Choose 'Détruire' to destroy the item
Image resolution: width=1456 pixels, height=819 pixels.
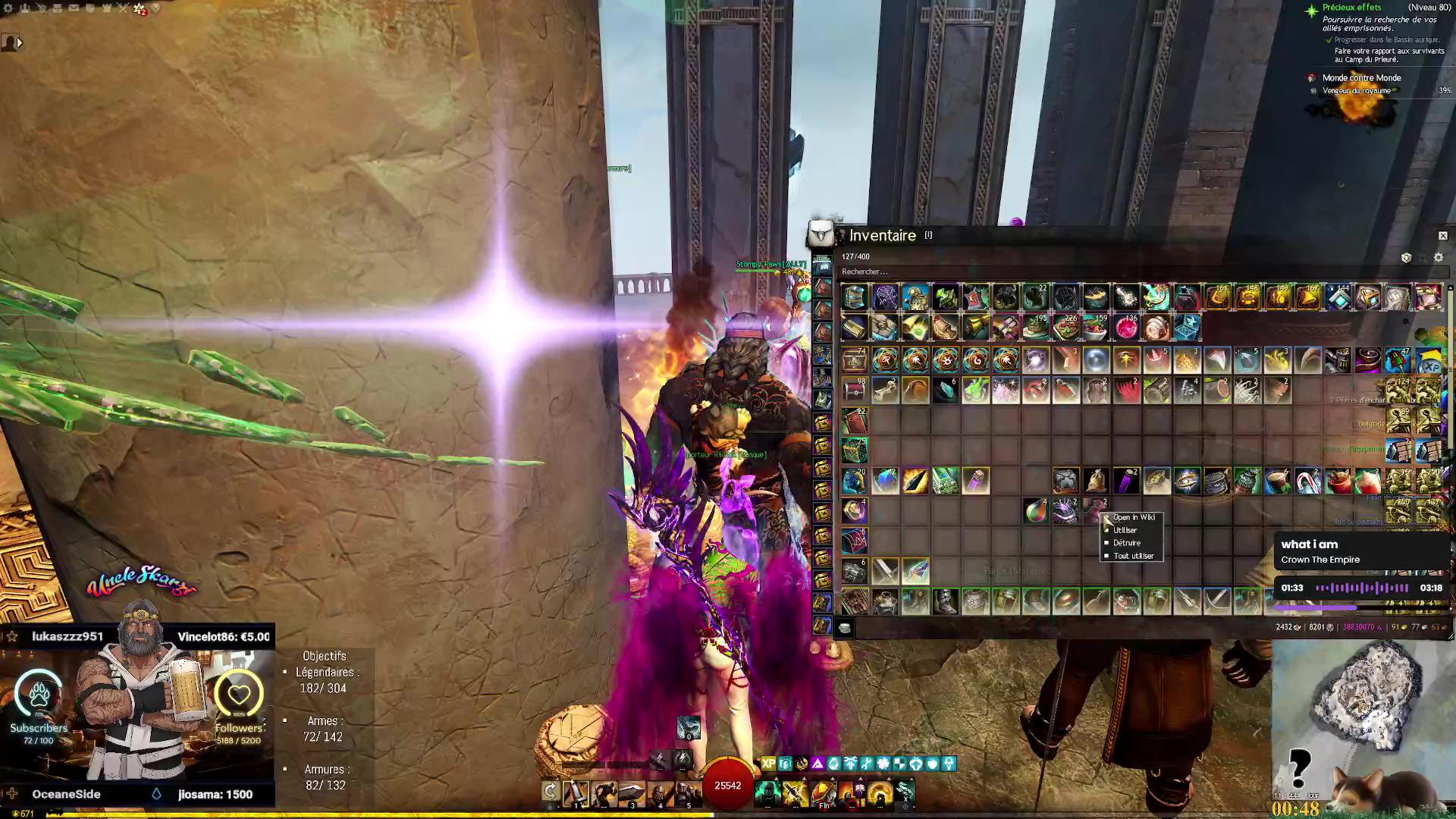pos(1126,543)
